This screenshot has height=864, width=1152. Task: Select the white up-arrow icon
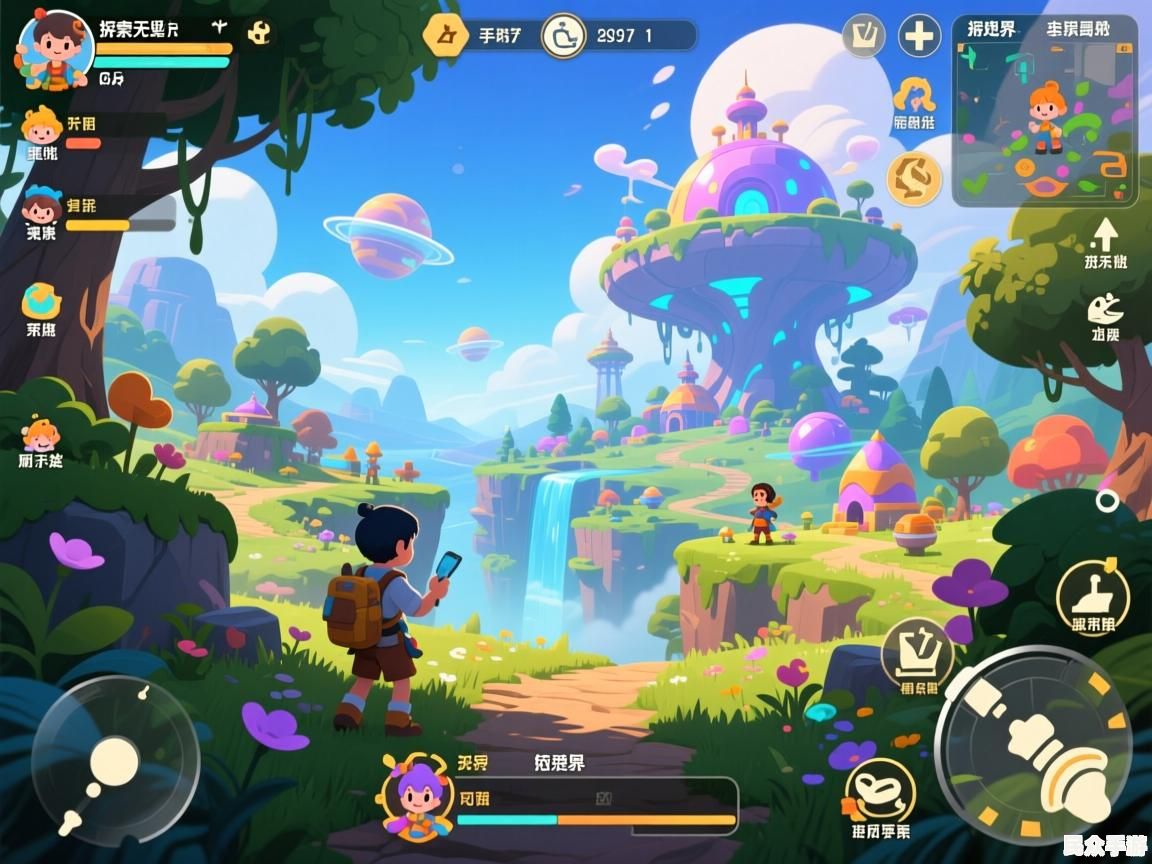pos(1105,235)
